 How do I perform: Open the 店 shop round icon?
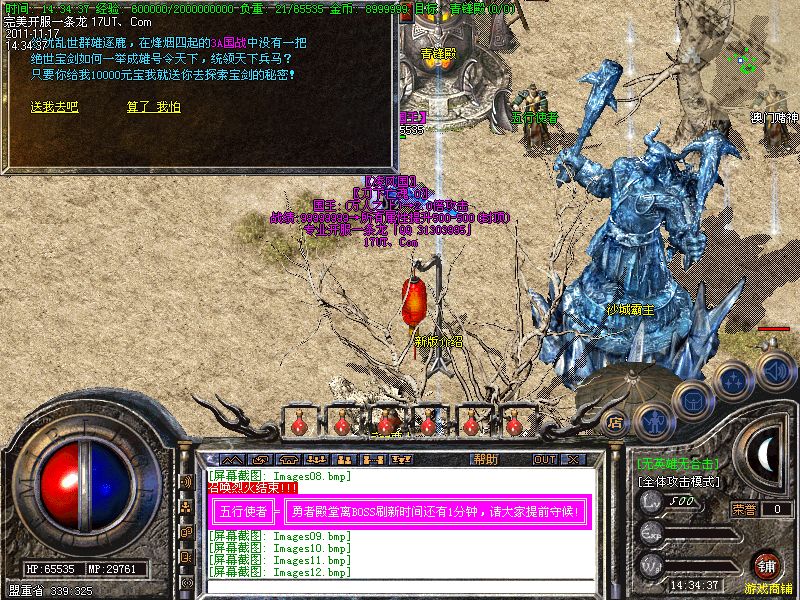(616, 422)
